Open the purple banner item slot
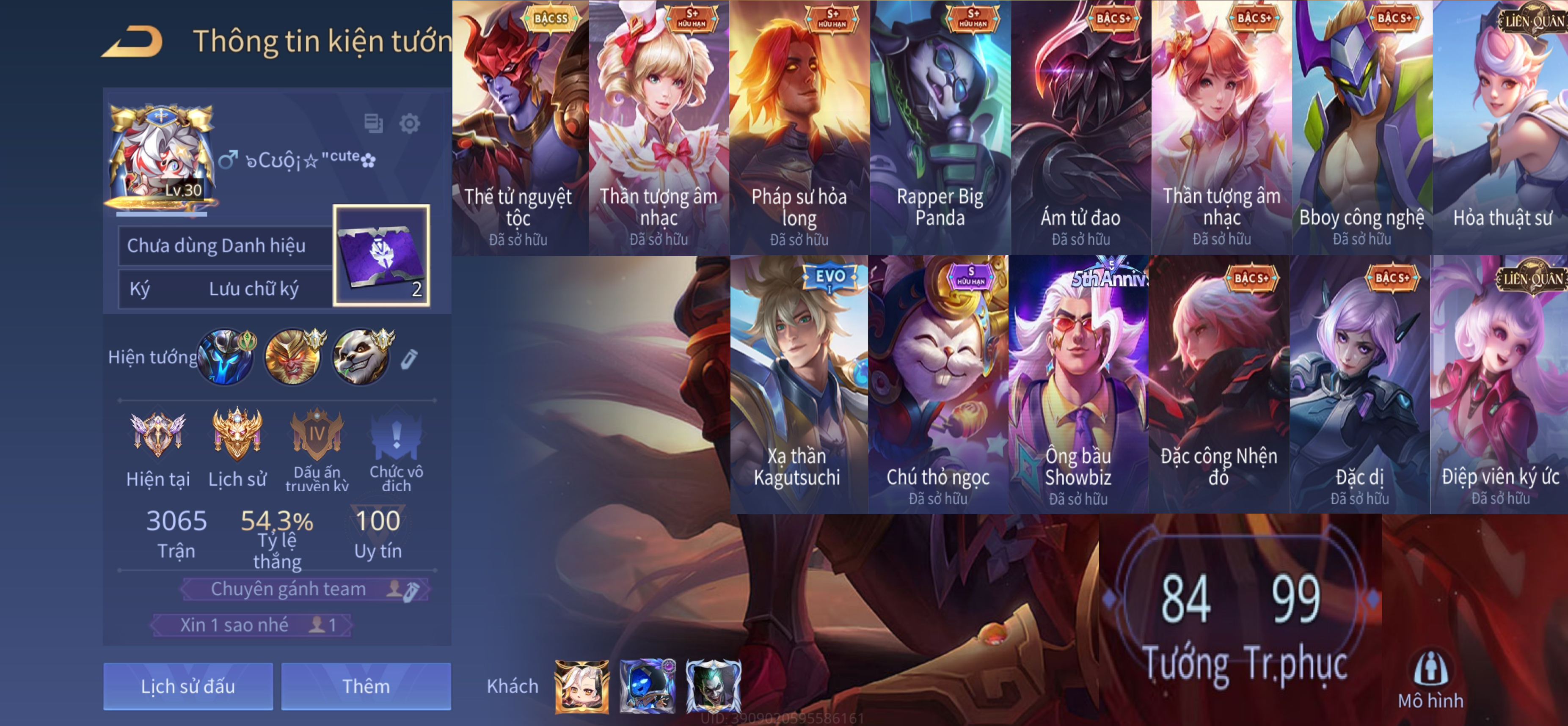Image resolution: width=1568 pixels, height=726 pixels. pyautogui.click(x=382, y=255)
